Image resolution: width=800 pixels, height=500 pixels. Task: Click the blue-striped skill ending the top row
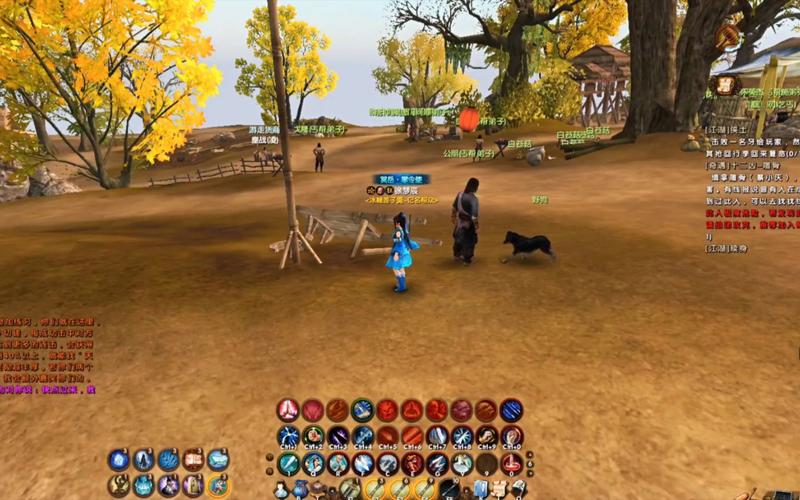click(511, 410)
